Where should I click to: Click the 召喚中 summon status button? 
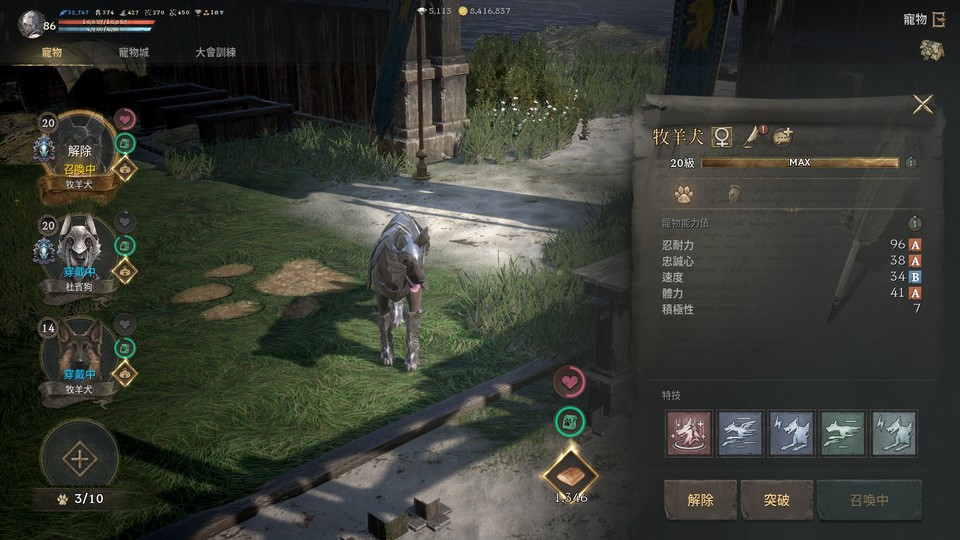pos(867,499)
